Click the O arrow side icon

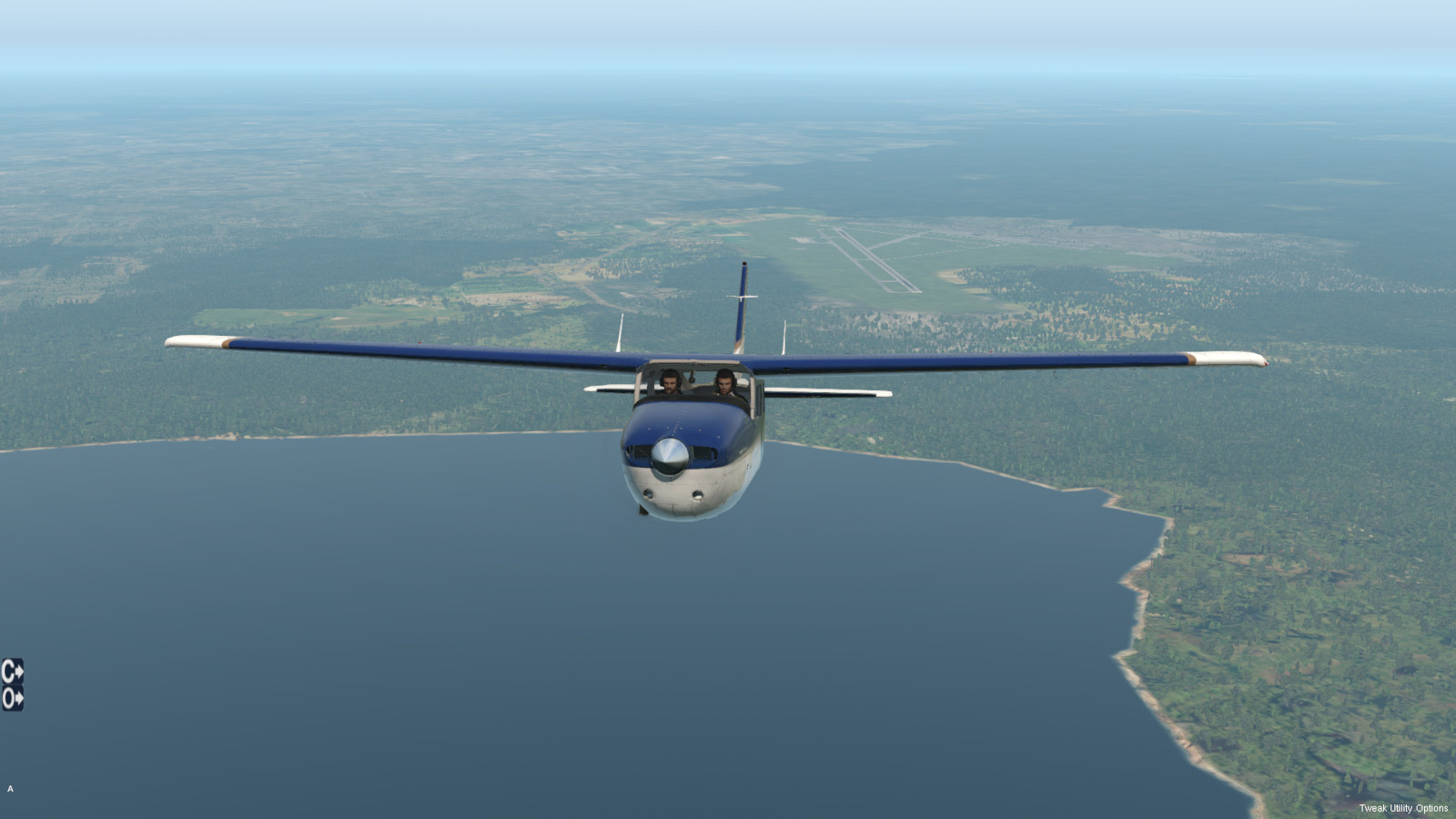(x=12, y=699)
